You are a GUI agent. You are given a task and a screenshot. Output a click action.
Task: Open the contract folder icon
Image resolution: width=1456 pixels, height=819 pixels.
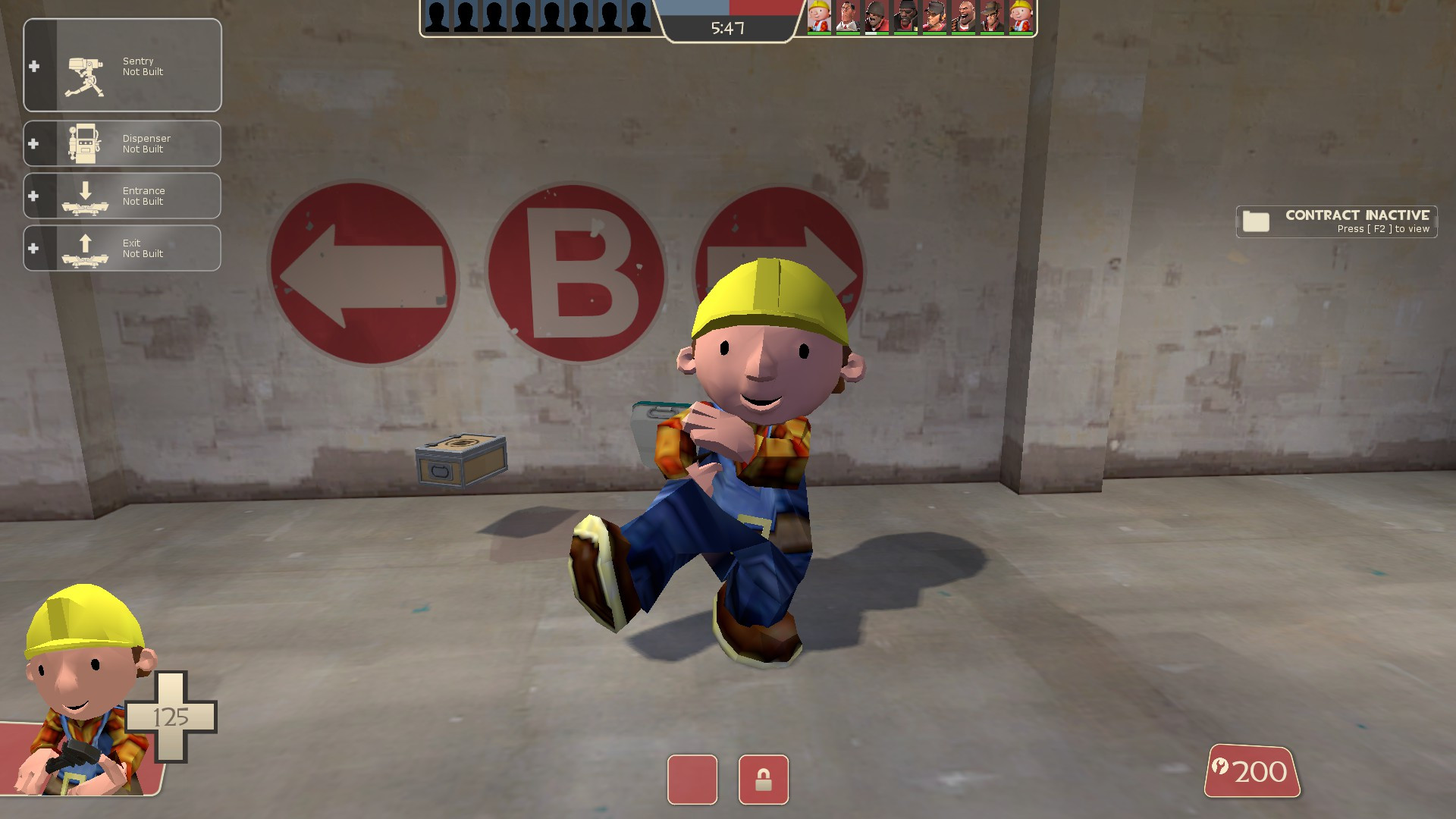click(1257, 222)
